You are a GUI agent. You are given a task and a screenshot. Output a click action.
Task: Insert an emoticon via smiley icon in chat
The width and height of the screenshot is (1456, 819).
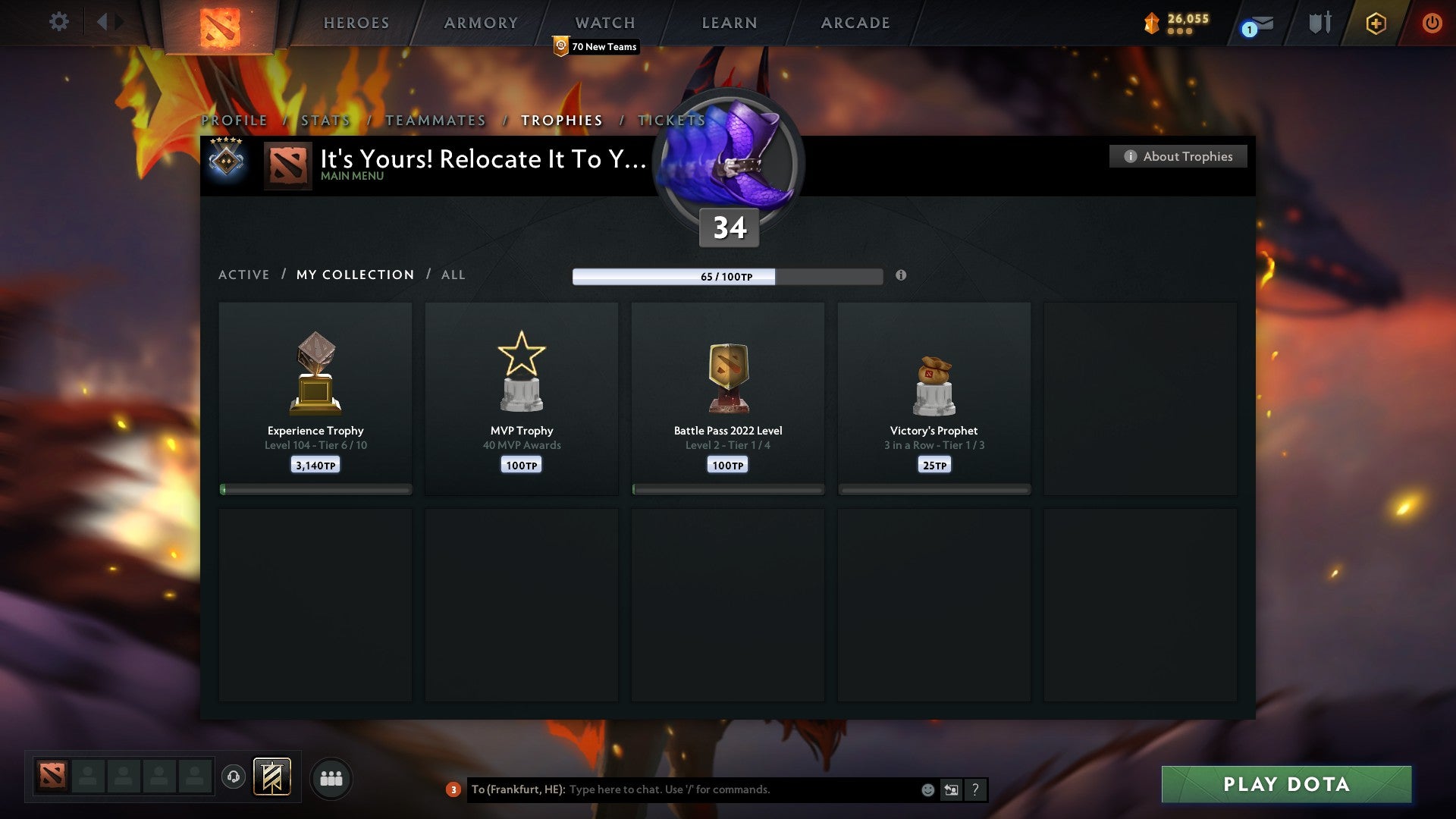tap(927, 789)
